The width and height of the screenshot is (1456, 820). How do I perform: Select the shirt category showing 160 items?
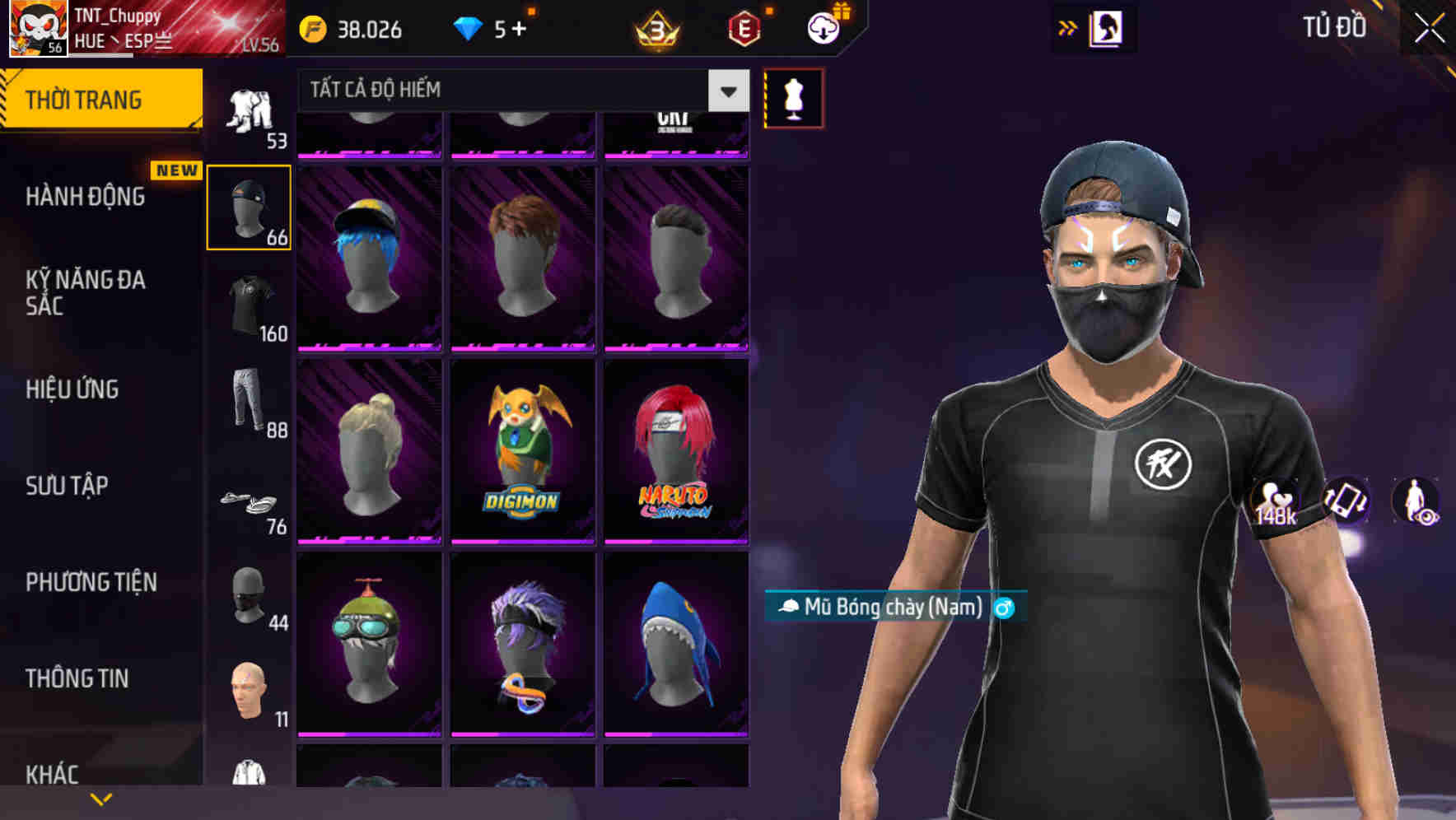tap(248, 301)
